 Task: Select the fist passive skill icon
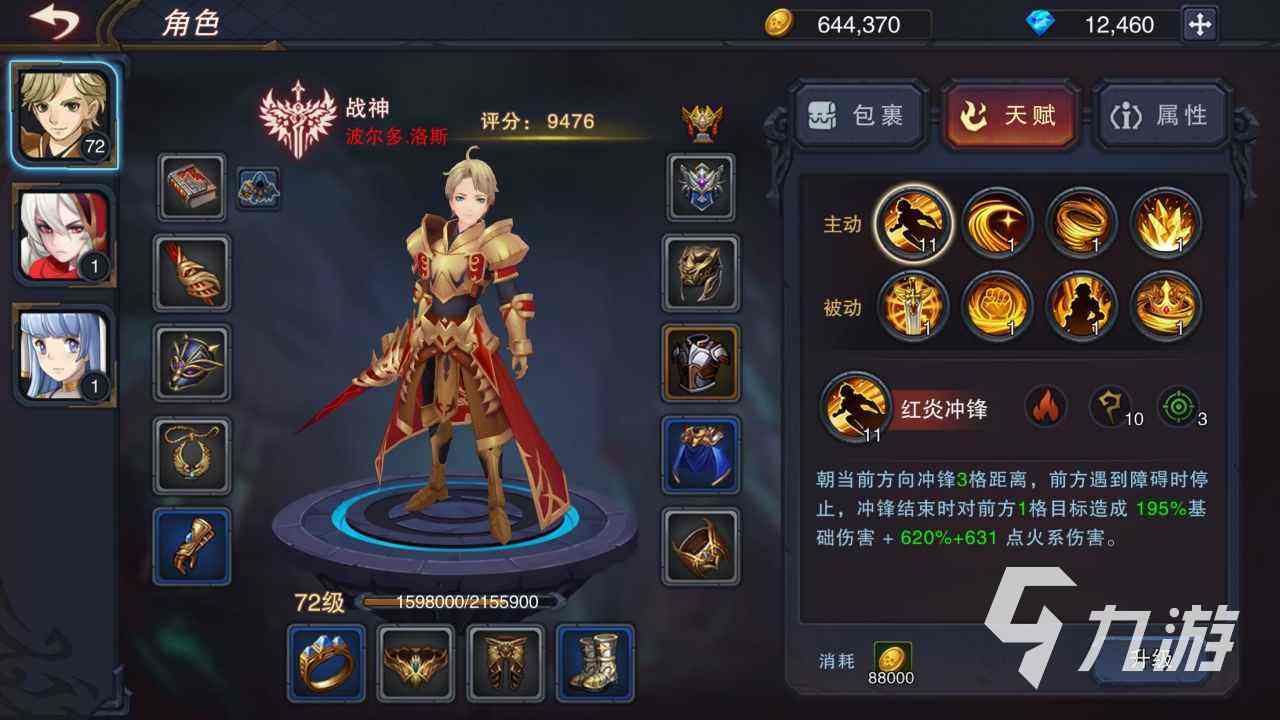point(997,307)
